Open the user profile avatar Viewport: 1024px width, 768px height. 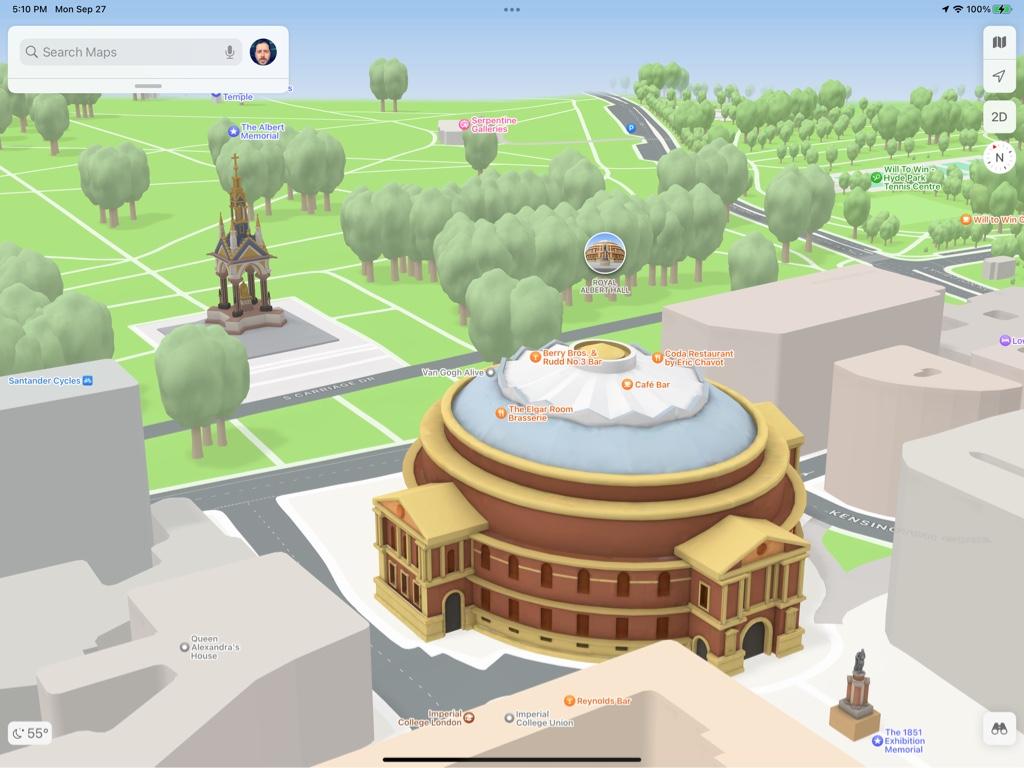pyautogui.click(x=263, y=52)
